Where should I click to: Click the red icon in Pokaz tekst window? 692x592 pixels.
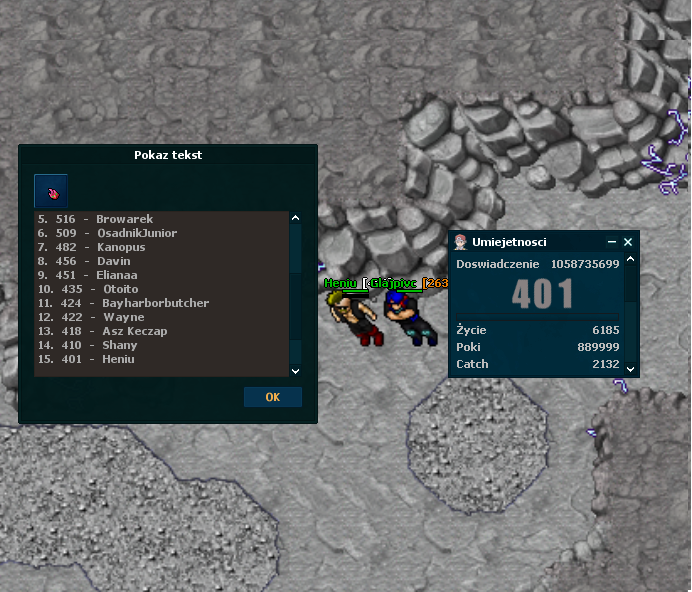coord(51,190)
